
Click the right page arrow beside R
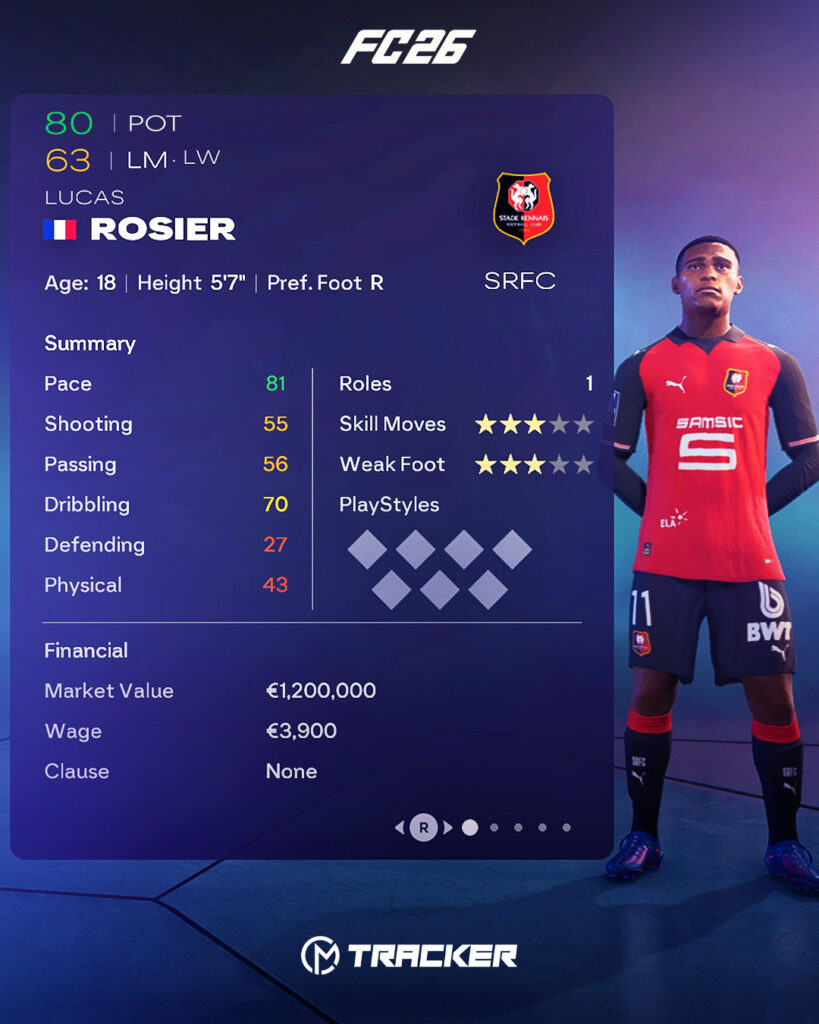click(448, 827)
